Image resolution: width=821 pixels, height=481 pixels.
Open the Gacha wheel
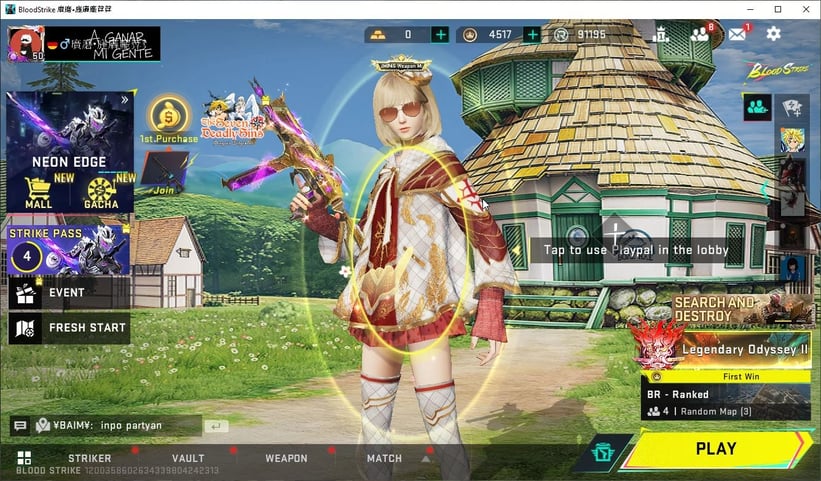pos(101,190)
